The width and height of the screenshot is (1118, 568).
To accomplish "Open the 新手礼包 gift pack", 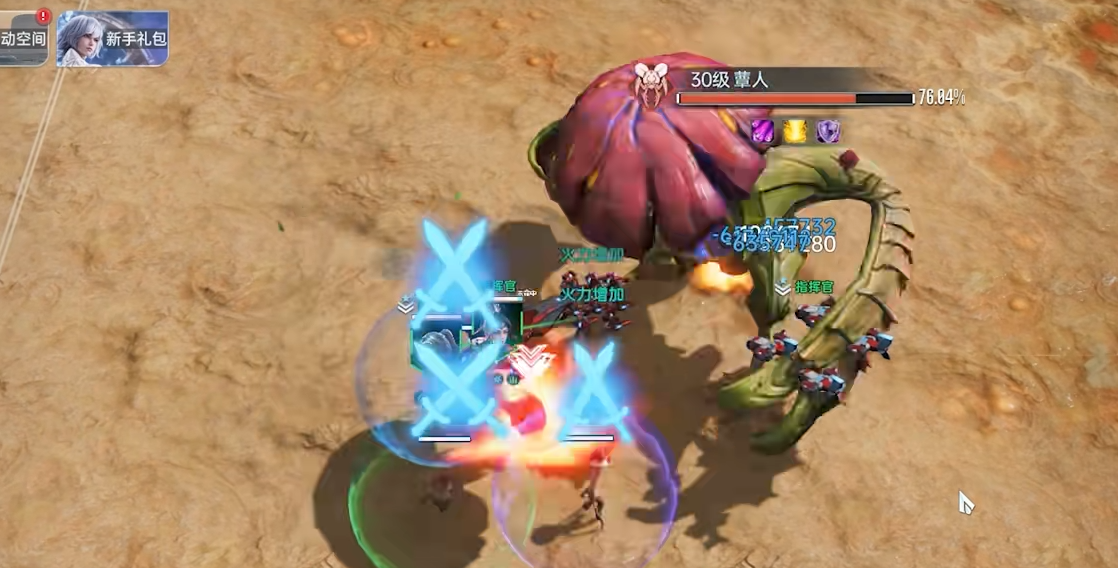I will pos(112,39).
